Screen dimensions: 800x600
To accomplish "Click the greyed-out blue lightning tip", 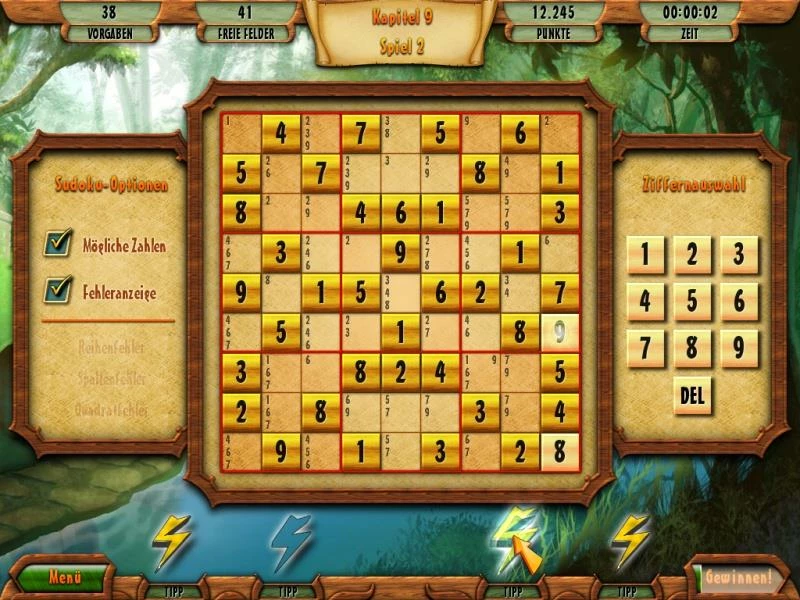I will pos(290,541).
